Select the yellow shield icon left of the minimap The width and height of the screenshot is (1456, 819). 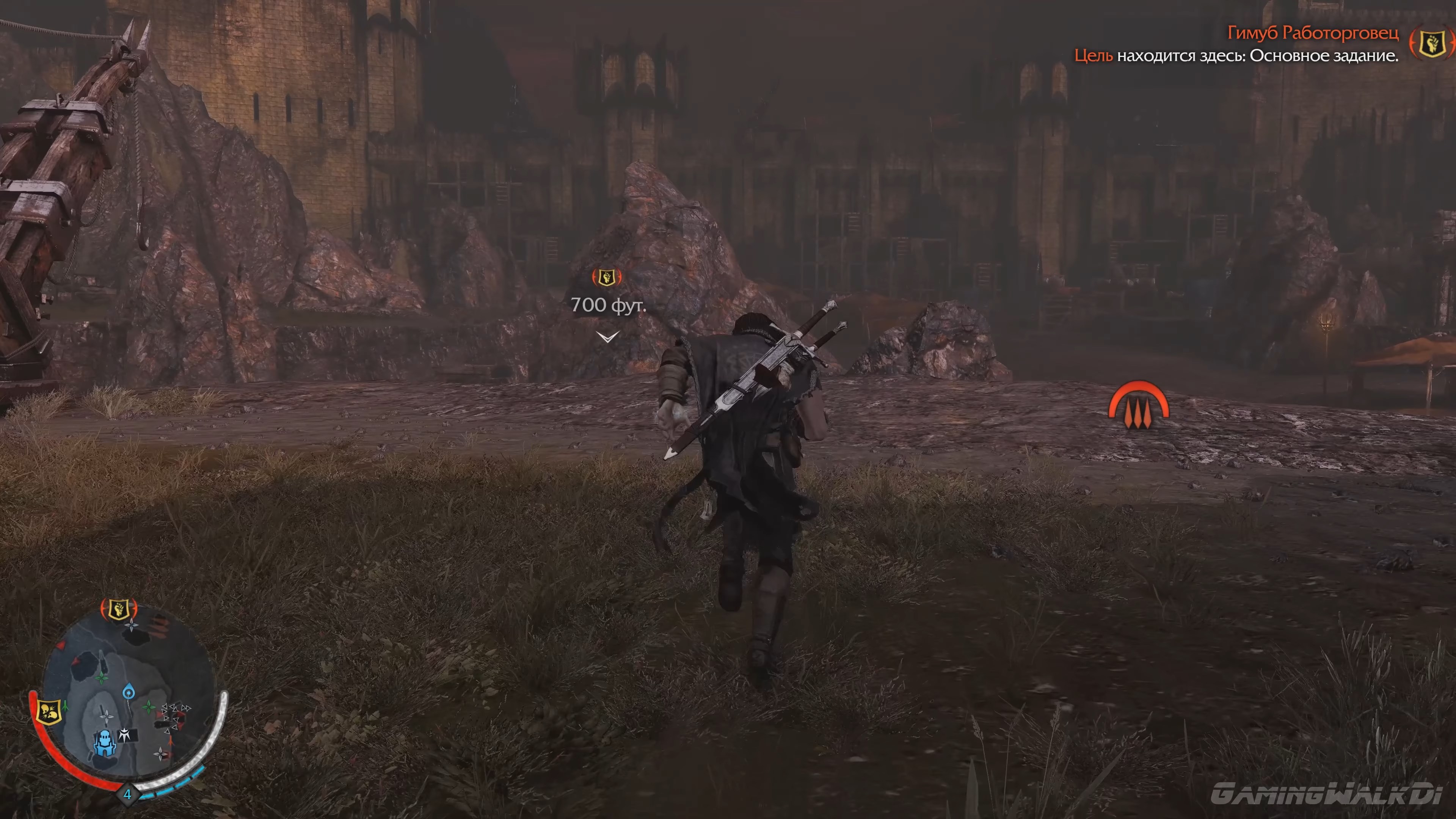(x=49, y=712)
